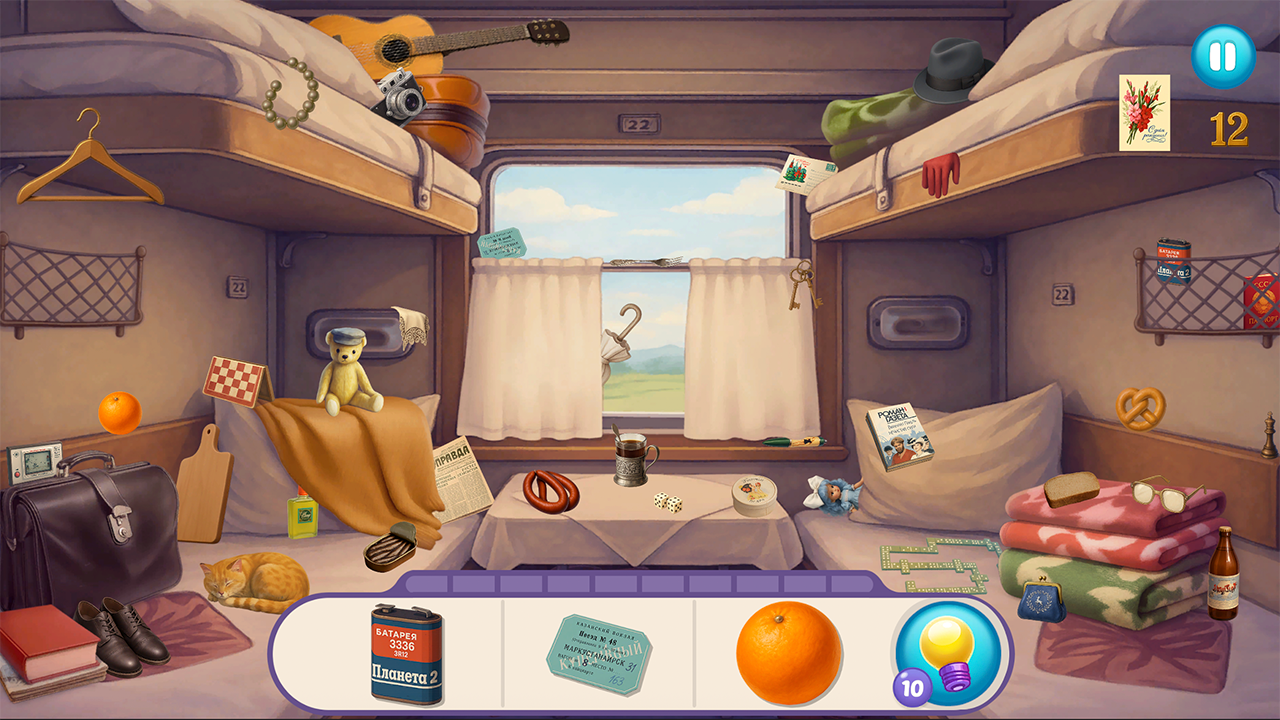Click the dice on the table
The width and height of the screenshot is (1280, 720).
coord(667,502)
